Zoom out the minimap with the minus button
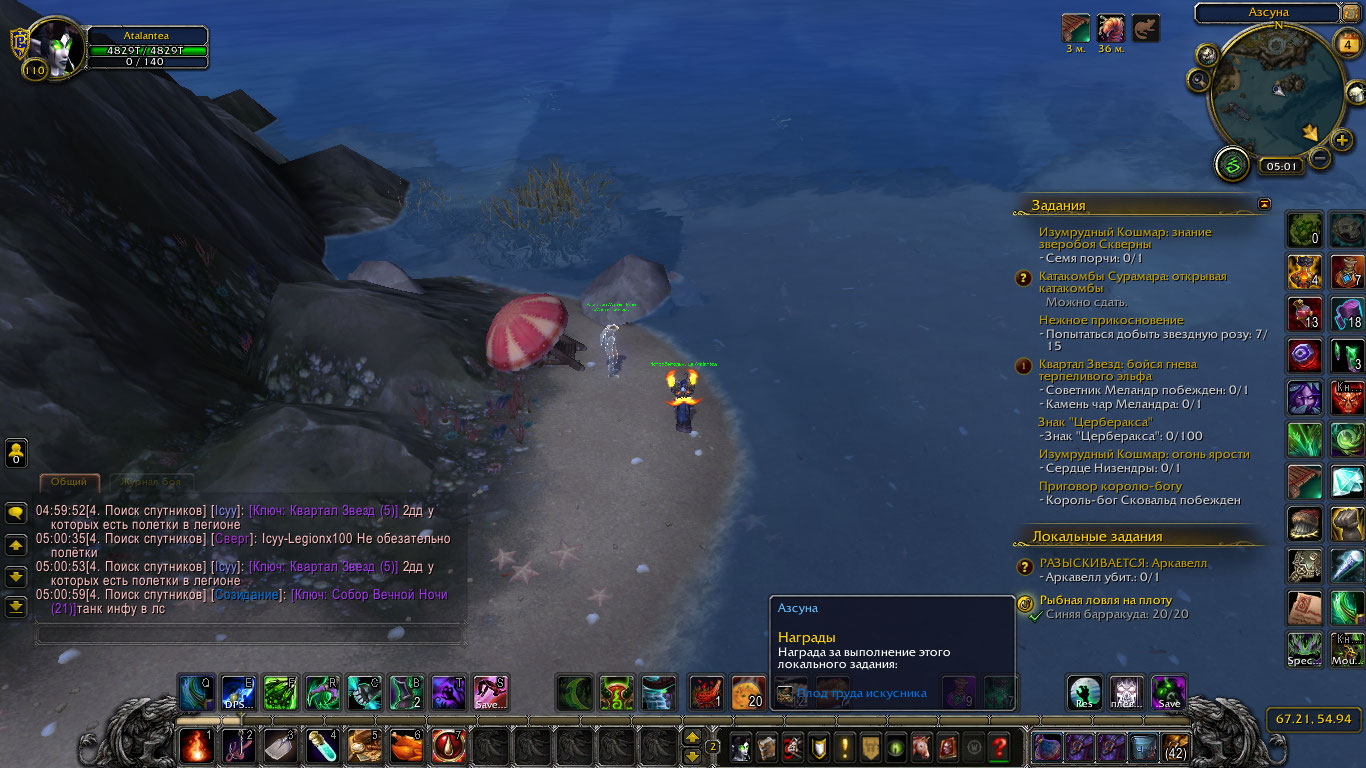1366x768 pixels. (1320, 158)
